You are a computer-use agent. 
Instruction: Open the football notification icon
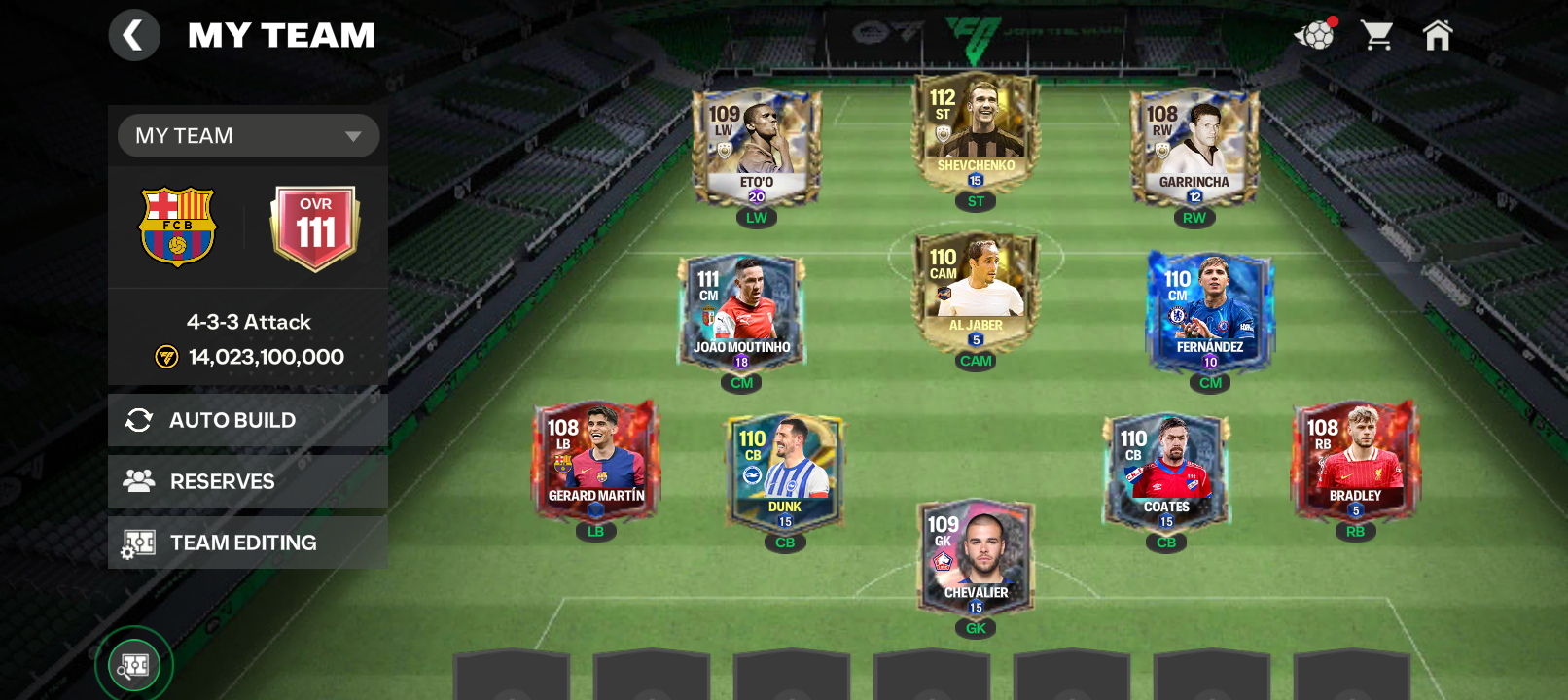pyautogui.click(x=1315, y=36)
